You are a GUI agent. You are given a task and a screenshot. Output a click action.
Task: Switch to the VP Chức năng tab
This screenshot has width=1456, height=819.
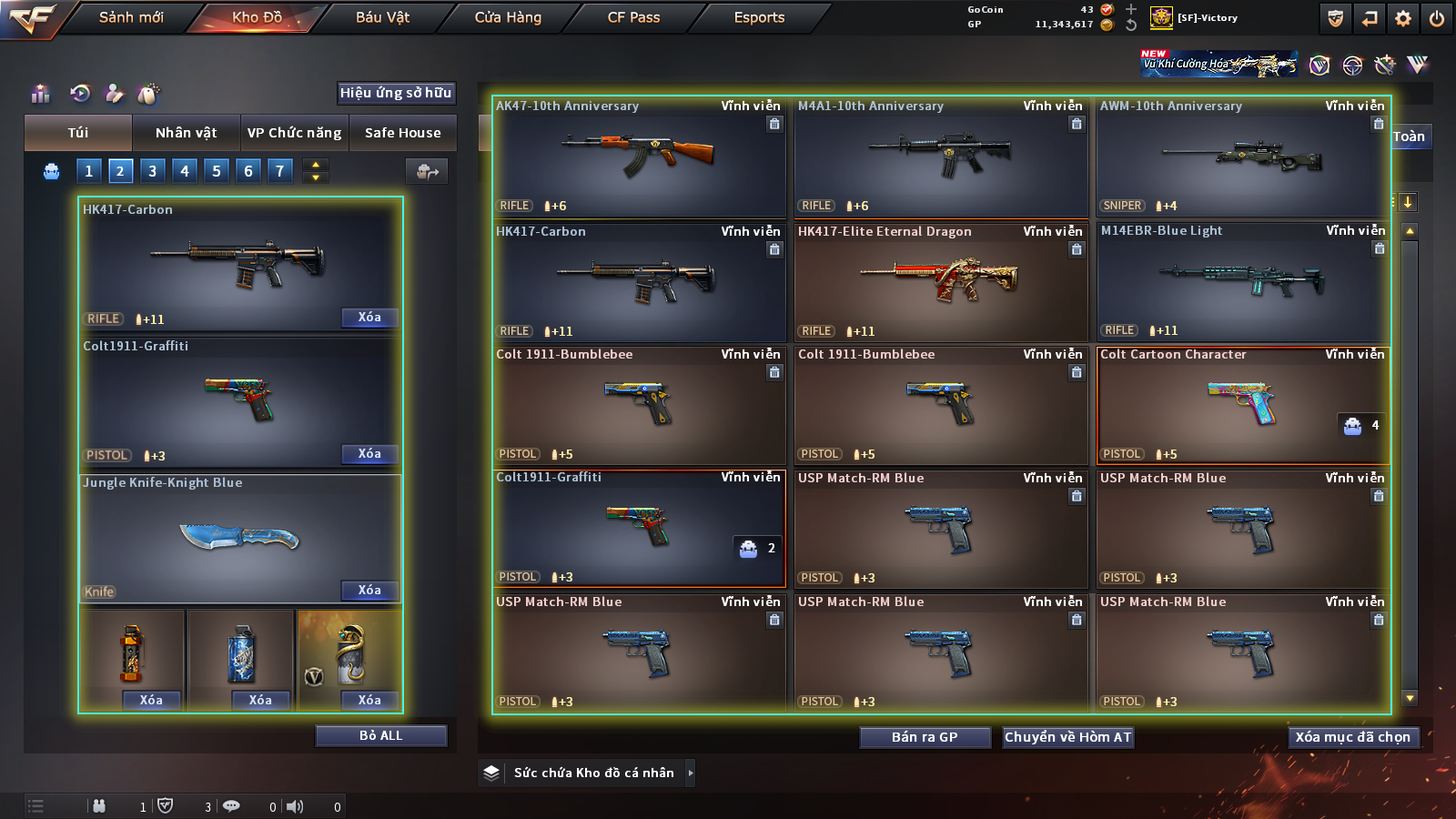pyautogui.click(x=294, y=133)
